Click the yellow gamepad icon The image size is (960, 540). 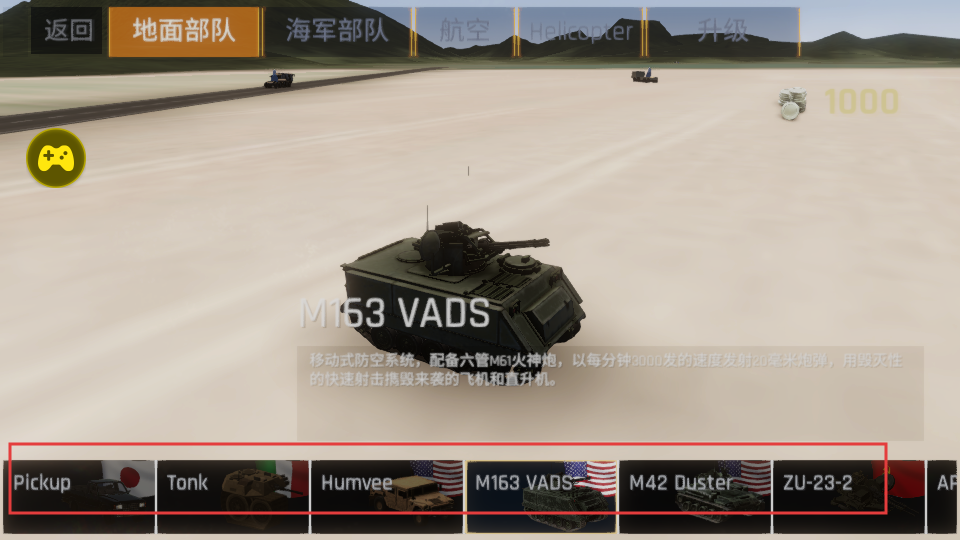click(x=56, y=158)
